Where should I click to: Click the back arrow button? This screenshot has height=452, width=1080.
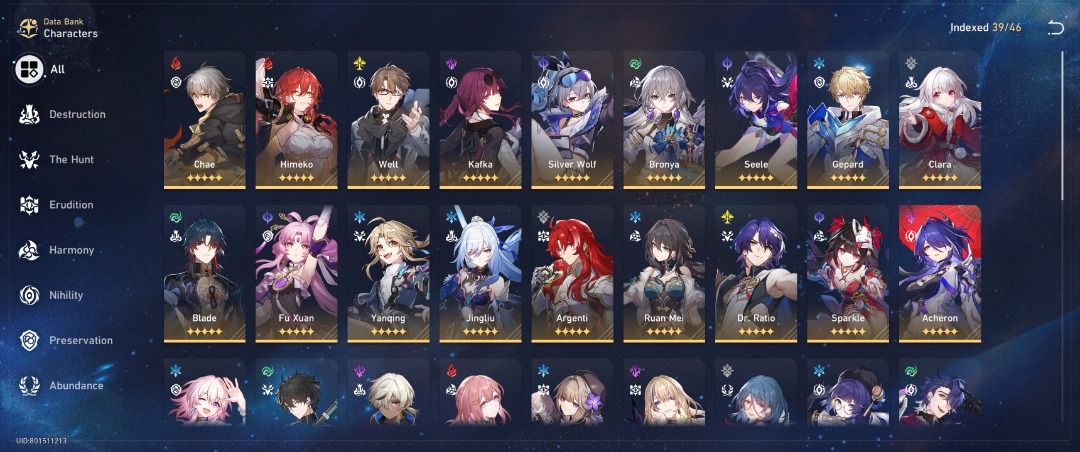(1055, 28)
